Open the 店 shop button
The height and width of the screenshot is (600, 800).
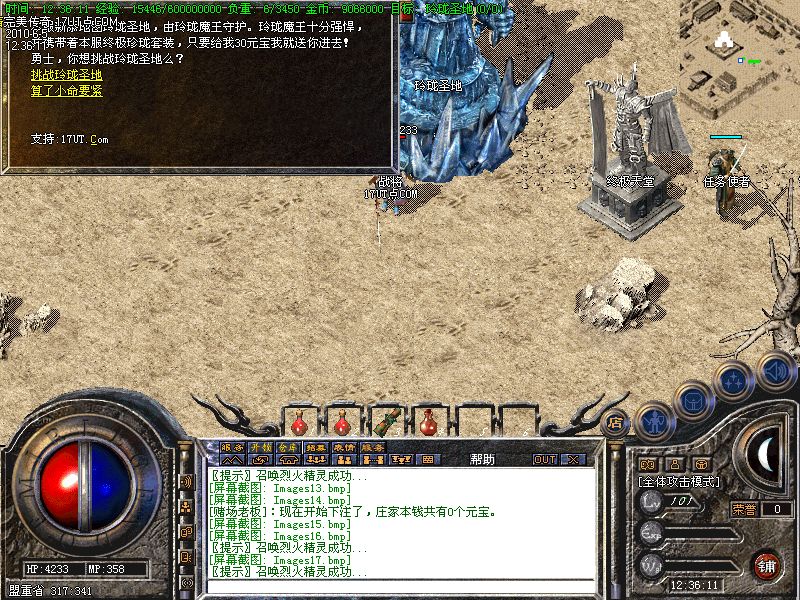[x=615, y=422]
